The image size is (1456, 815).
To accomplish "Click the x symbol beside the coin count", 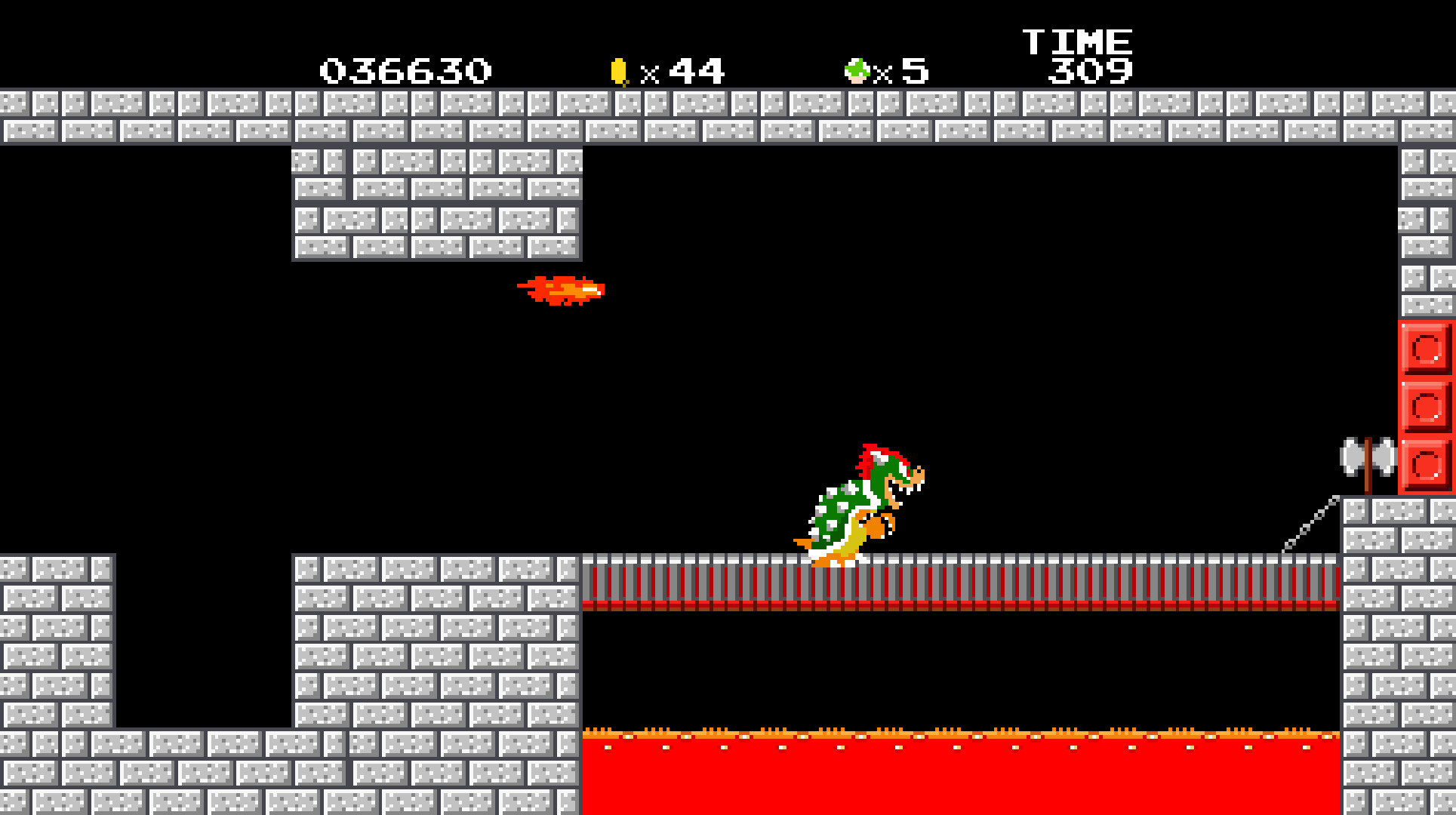I will pos(651,72).
